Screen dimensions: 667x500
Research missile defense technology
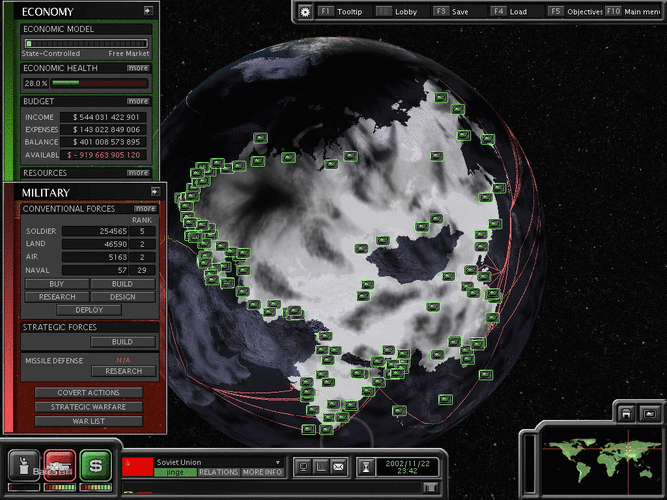(123, 371)
